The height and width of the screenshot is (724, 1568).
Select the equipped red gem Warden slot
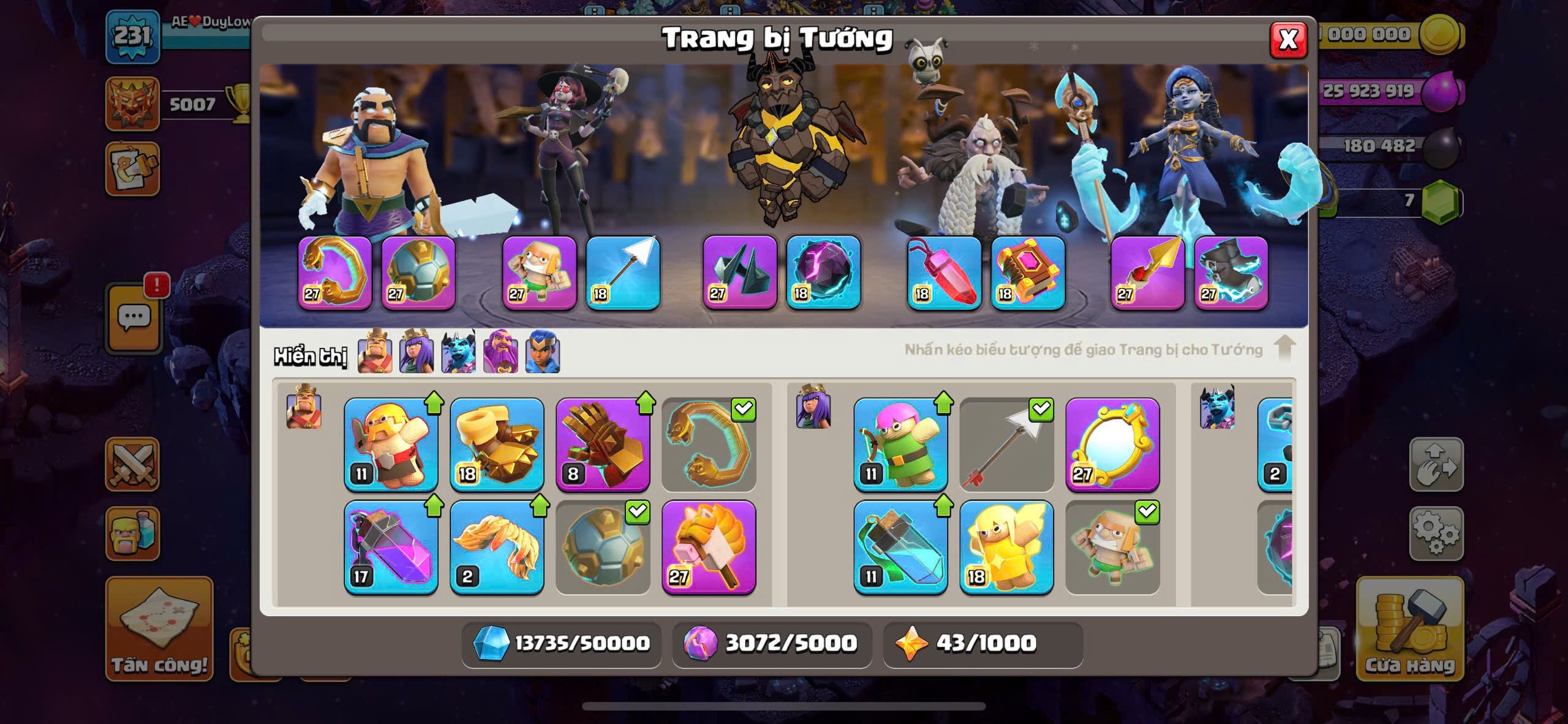944,273
